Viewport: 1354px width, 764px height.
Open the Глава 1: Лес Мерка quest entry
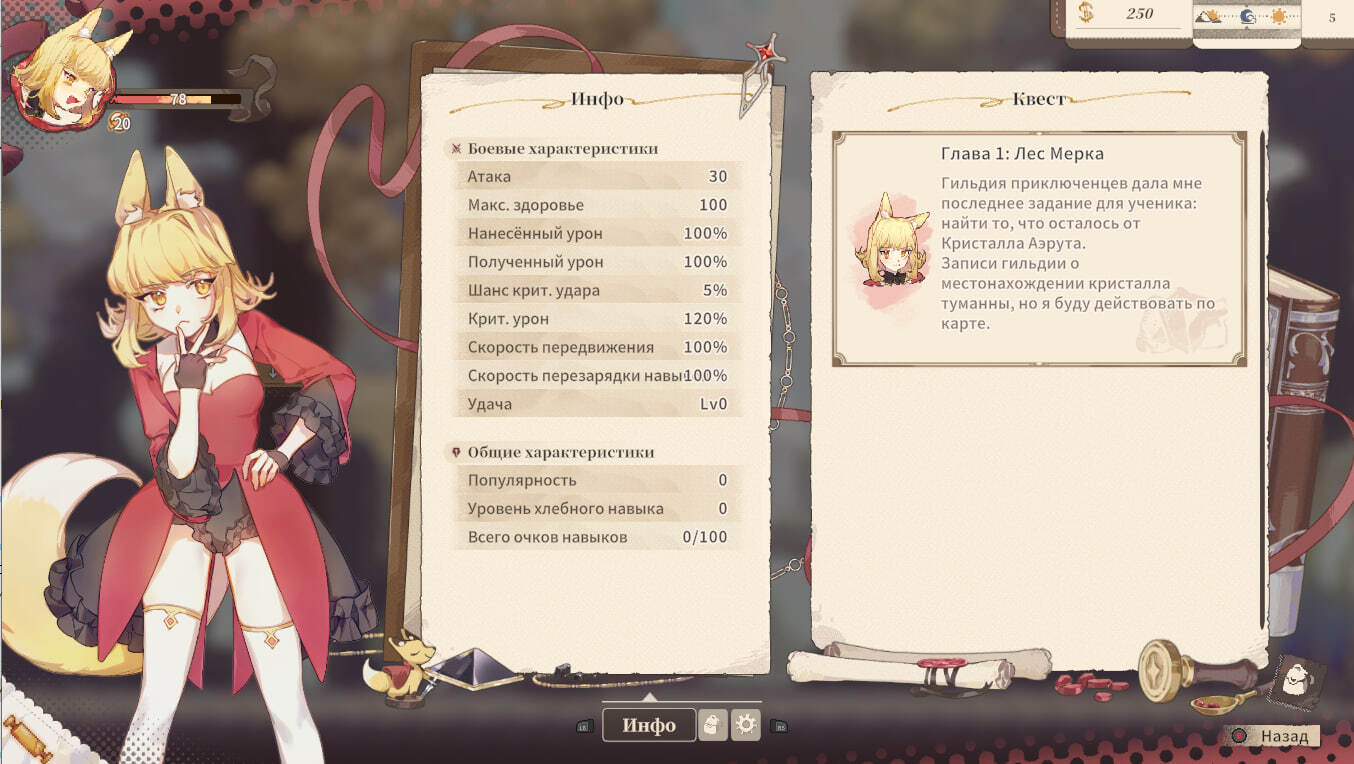[x=1039, y=249]
